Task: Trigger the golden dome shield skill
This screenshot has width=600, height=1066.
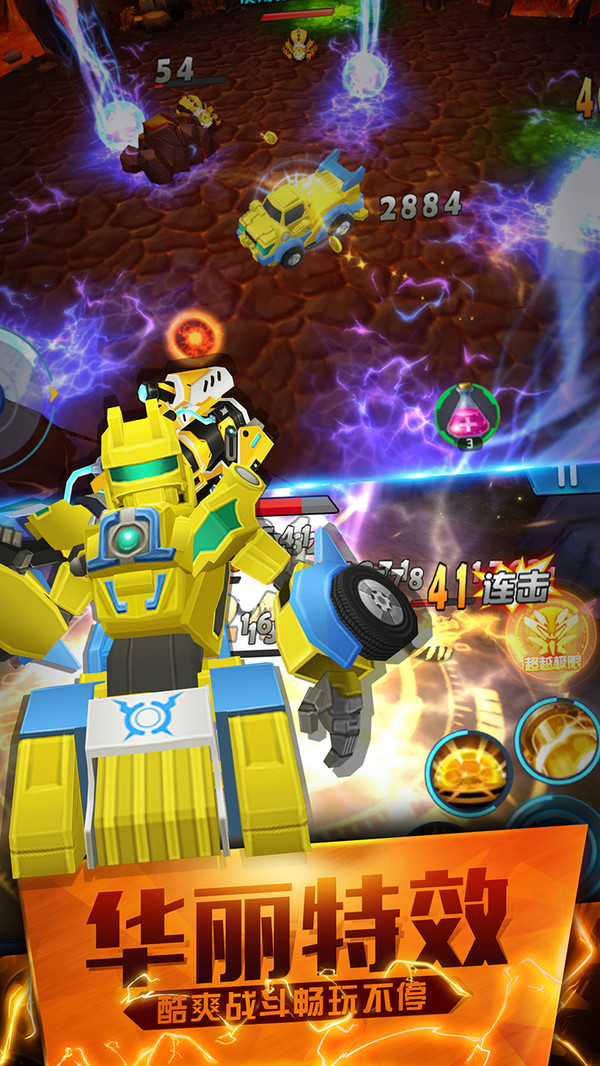Action: pos(469,772)
